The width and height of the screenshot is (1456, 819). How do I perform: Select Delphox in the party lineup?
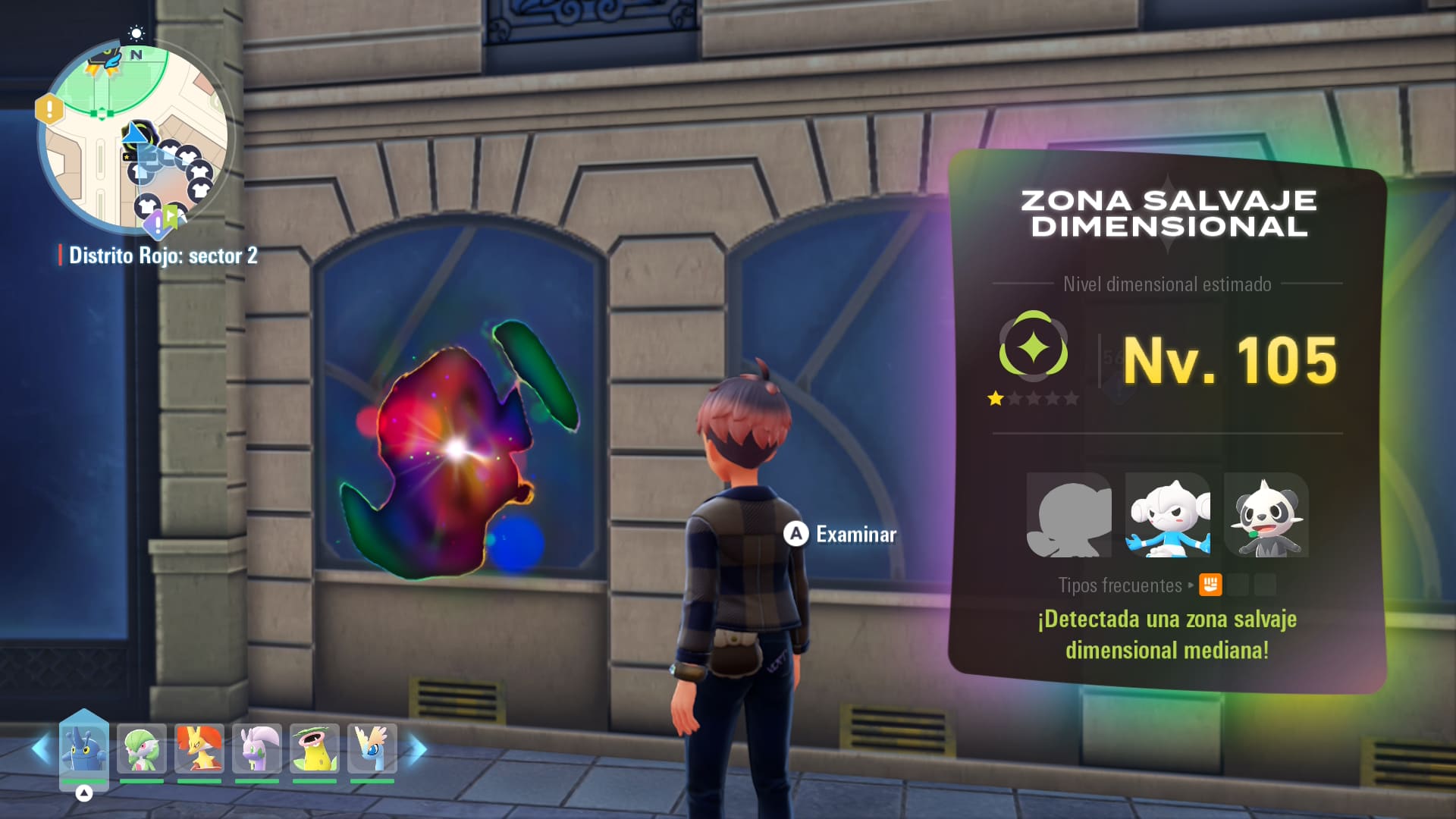199,747
